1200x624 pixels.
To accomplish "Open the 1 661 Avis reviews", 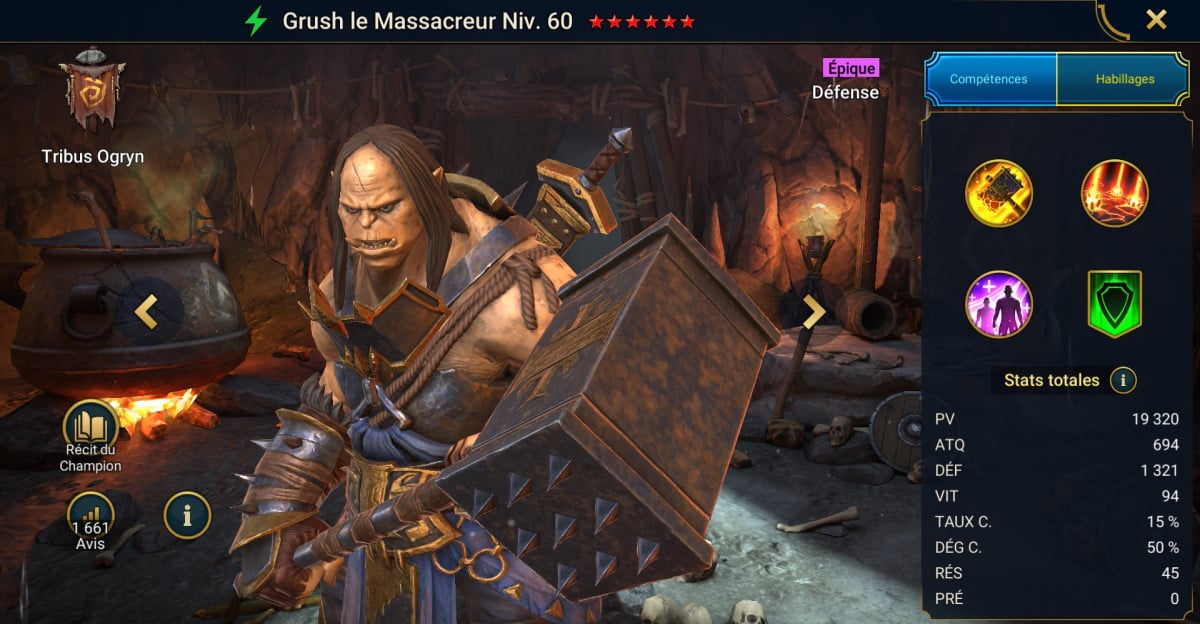I will [x=91, y=518].
